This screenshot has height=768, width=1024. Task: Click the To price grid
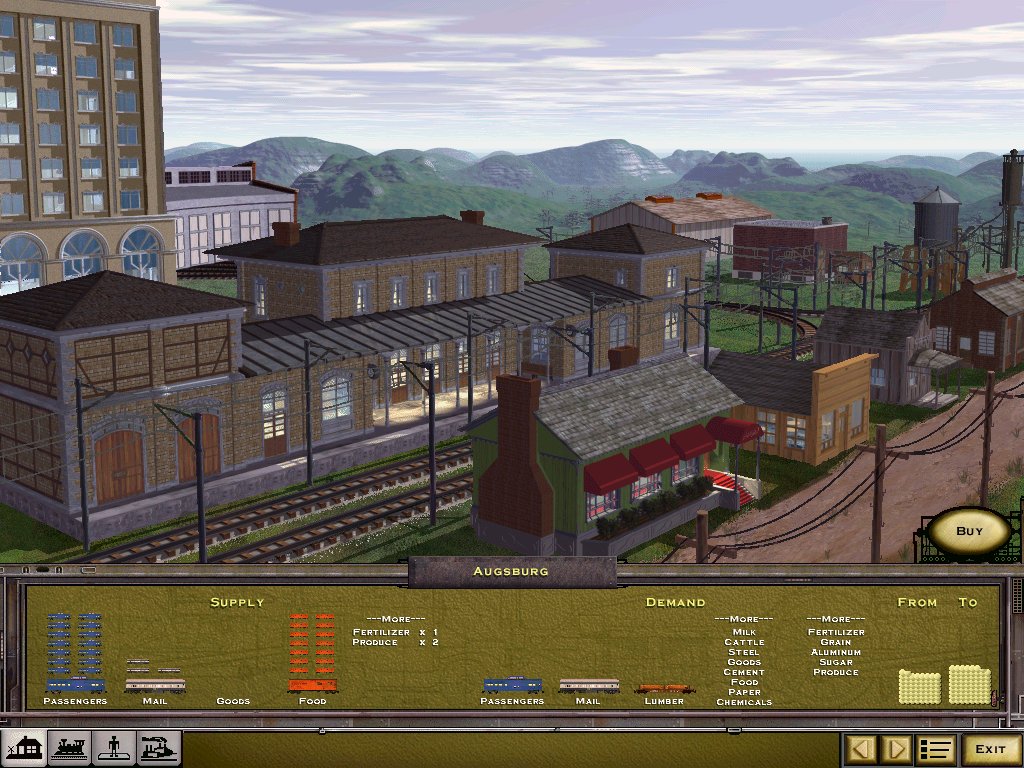pyautogui.click(x=968, y=684)
